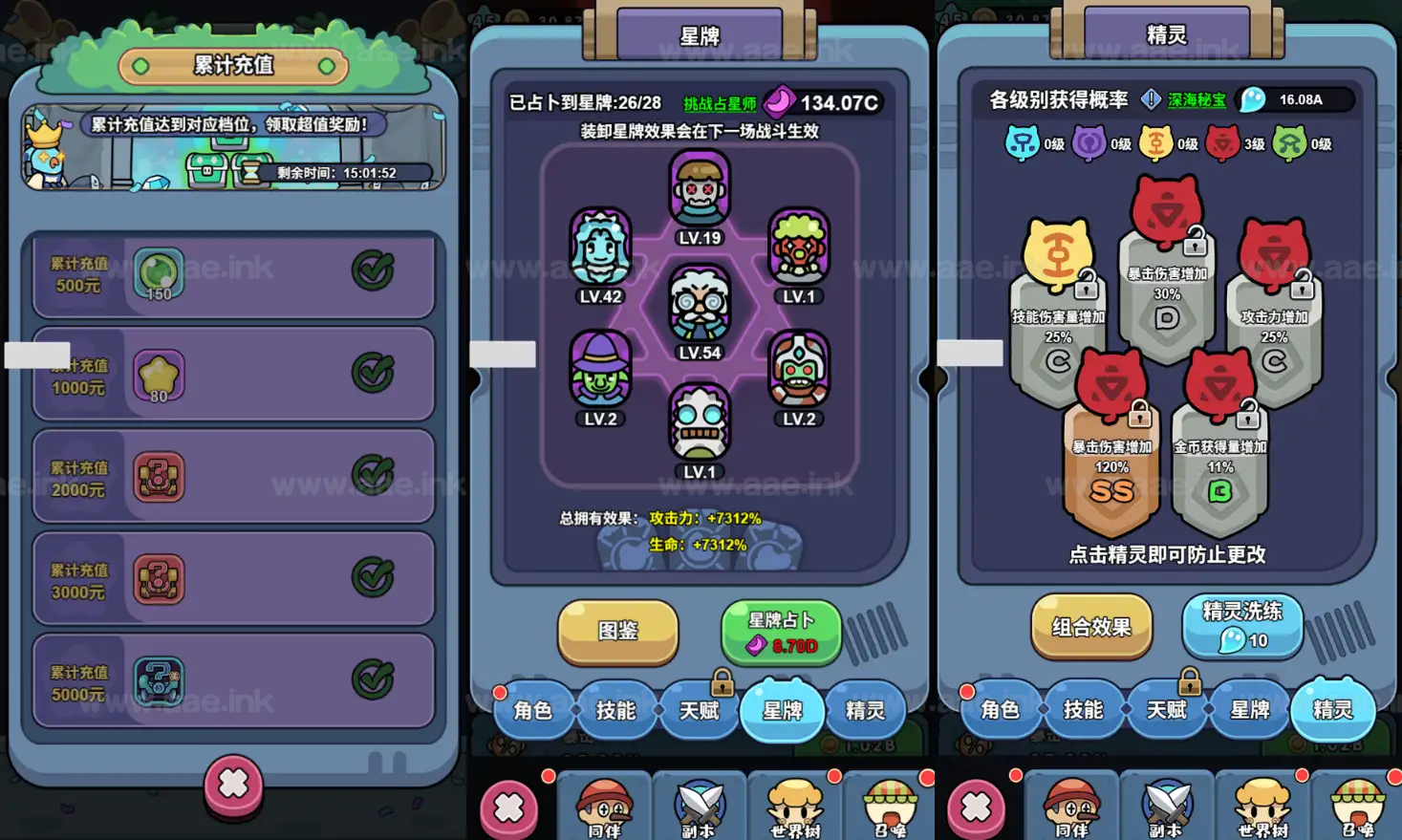Switch to the 技能 tab
The image size is (1402, 840).
[616, 709]
